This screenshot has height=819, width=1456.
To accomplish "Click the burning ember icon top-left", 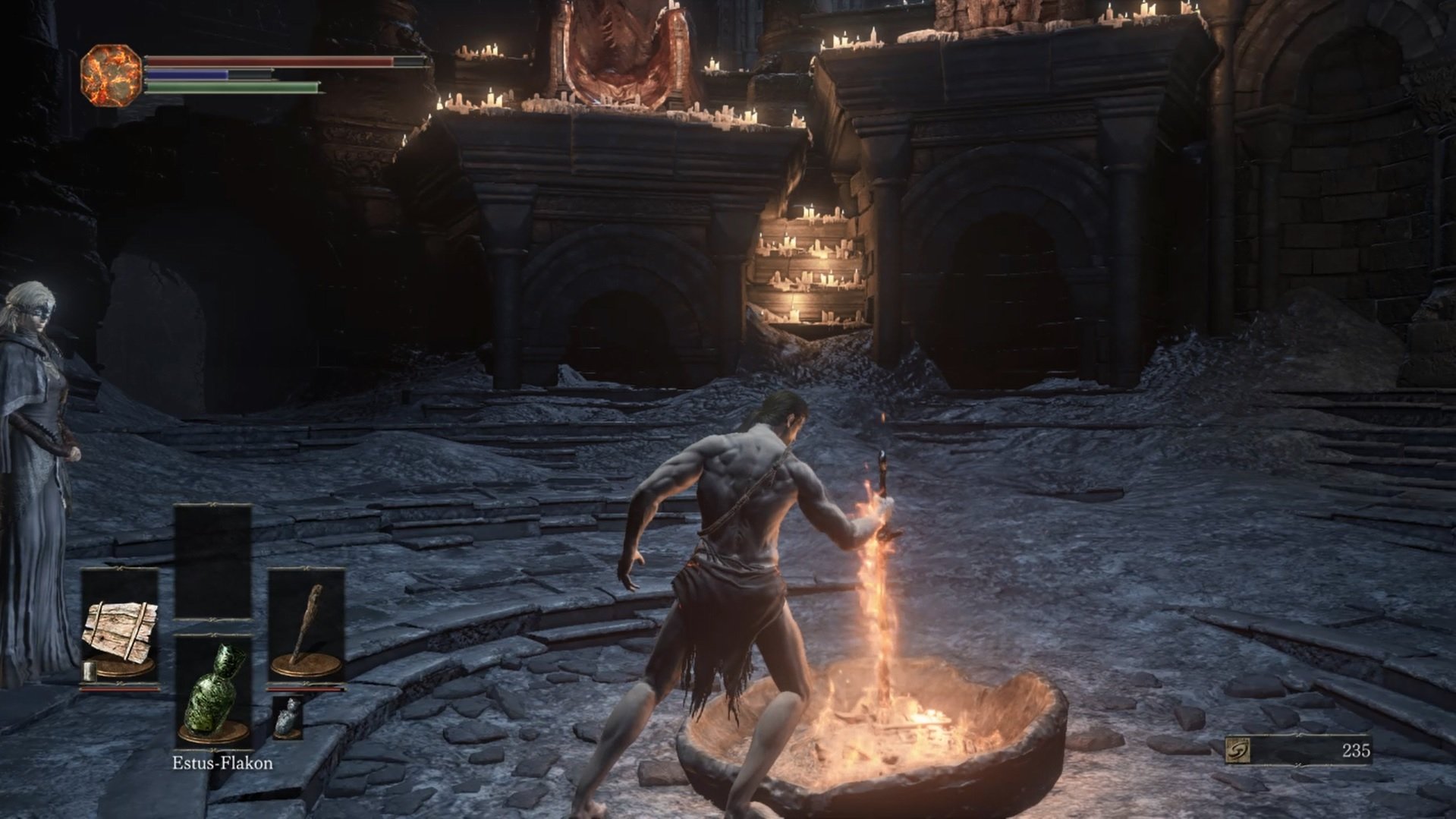I will click(110, 73).
